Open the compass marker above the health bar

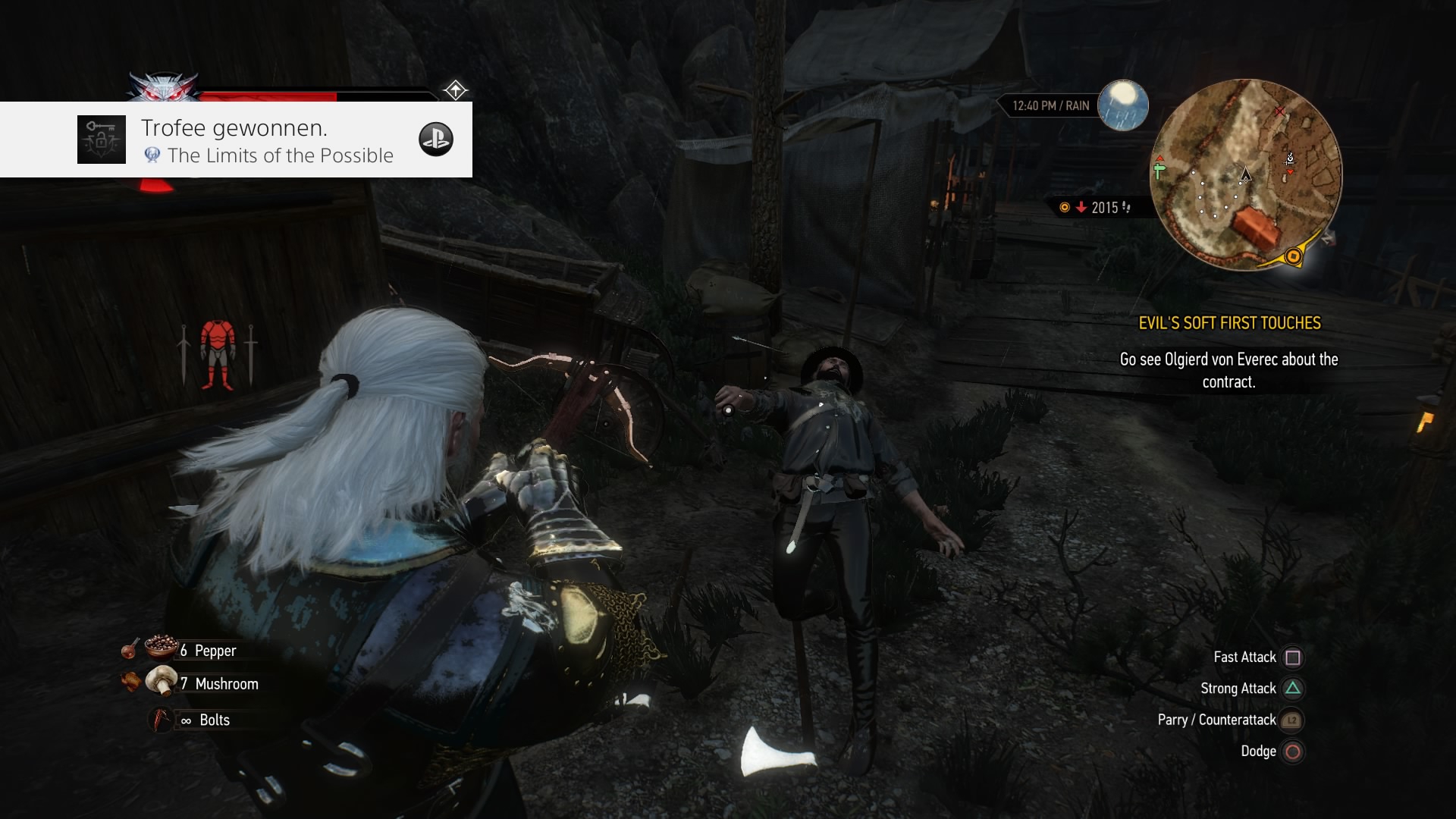point(455,89)
